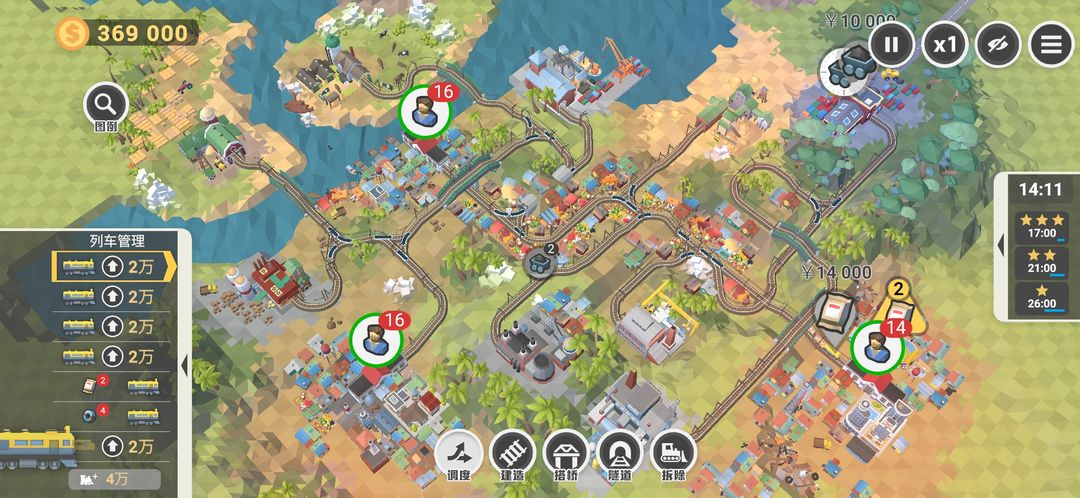Open the ¥14 000 paper order icon

coord(835,311)
